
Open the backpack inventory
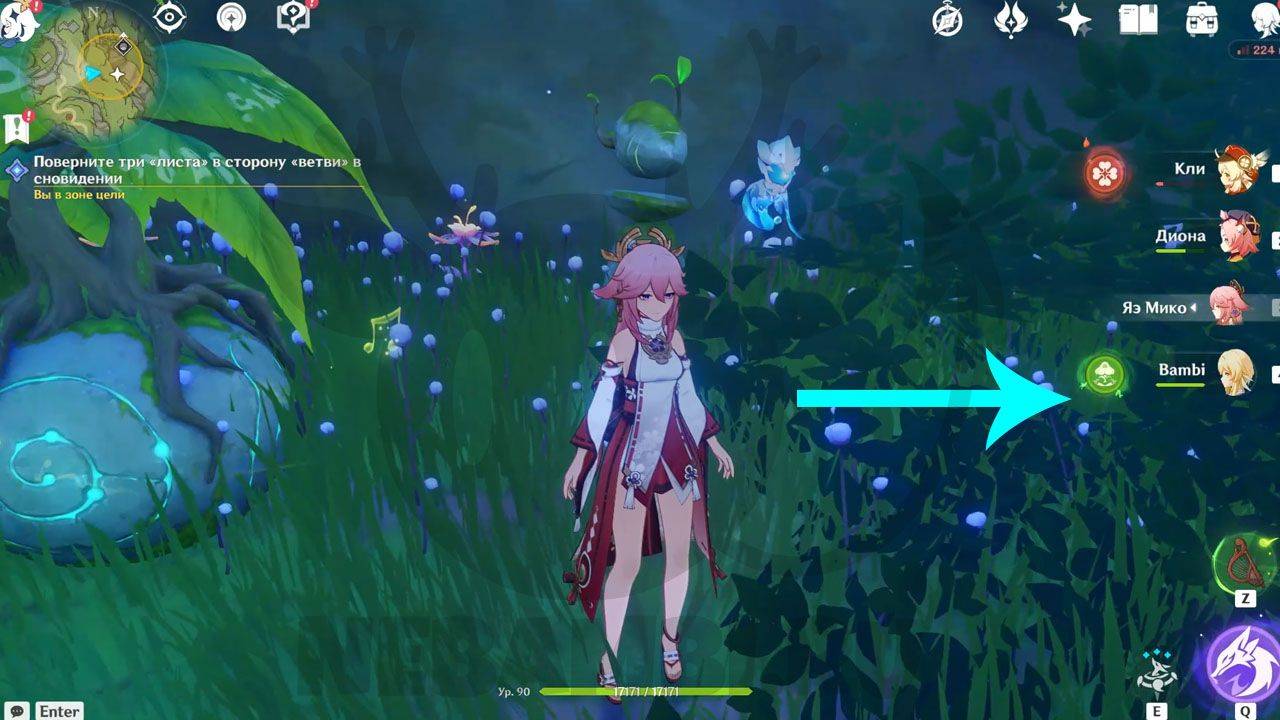point(1201,19)
